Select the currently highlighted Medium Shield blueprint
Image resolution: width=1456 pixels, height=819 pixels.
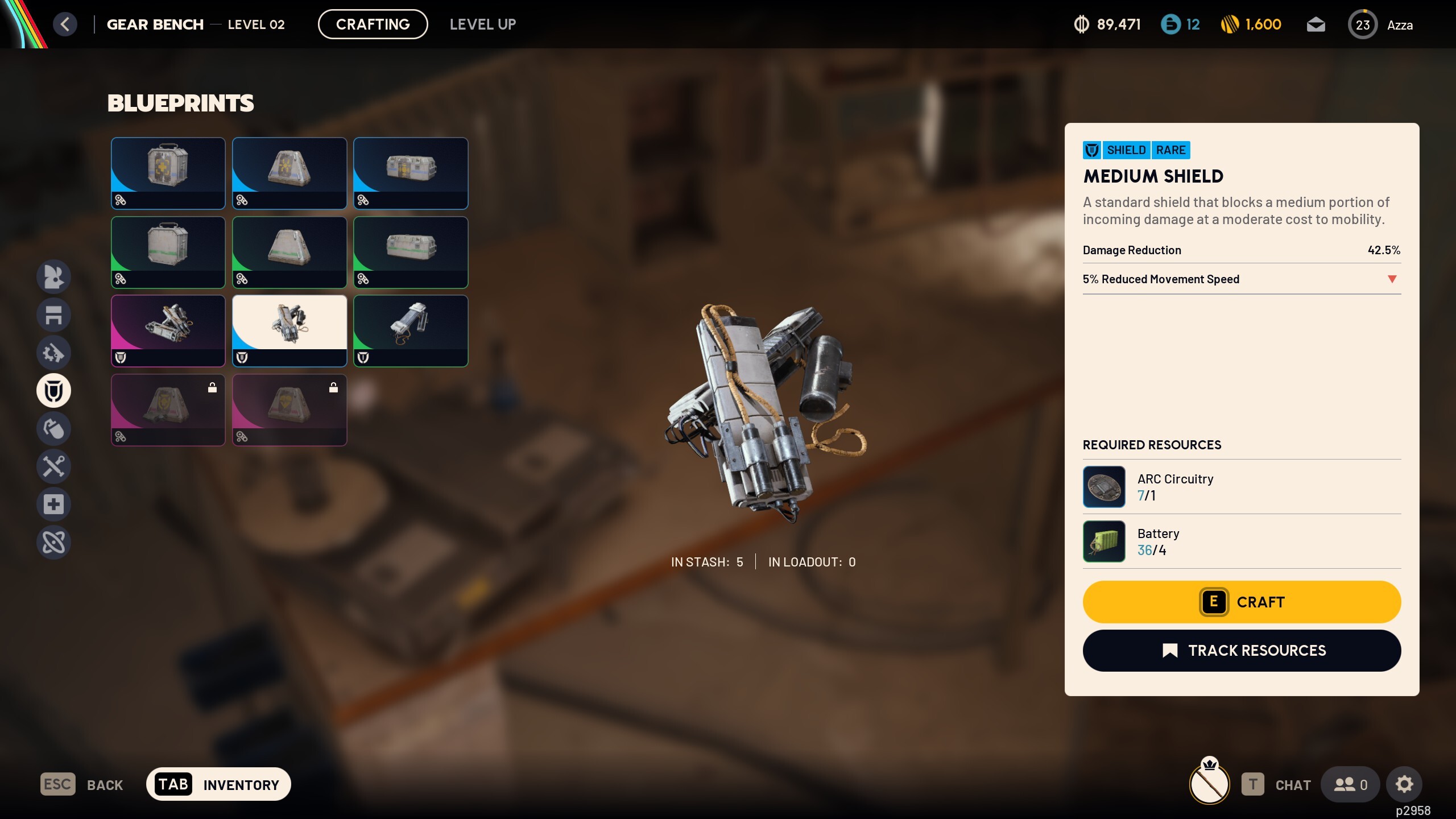pyautogui.click(x=289, y=330)
